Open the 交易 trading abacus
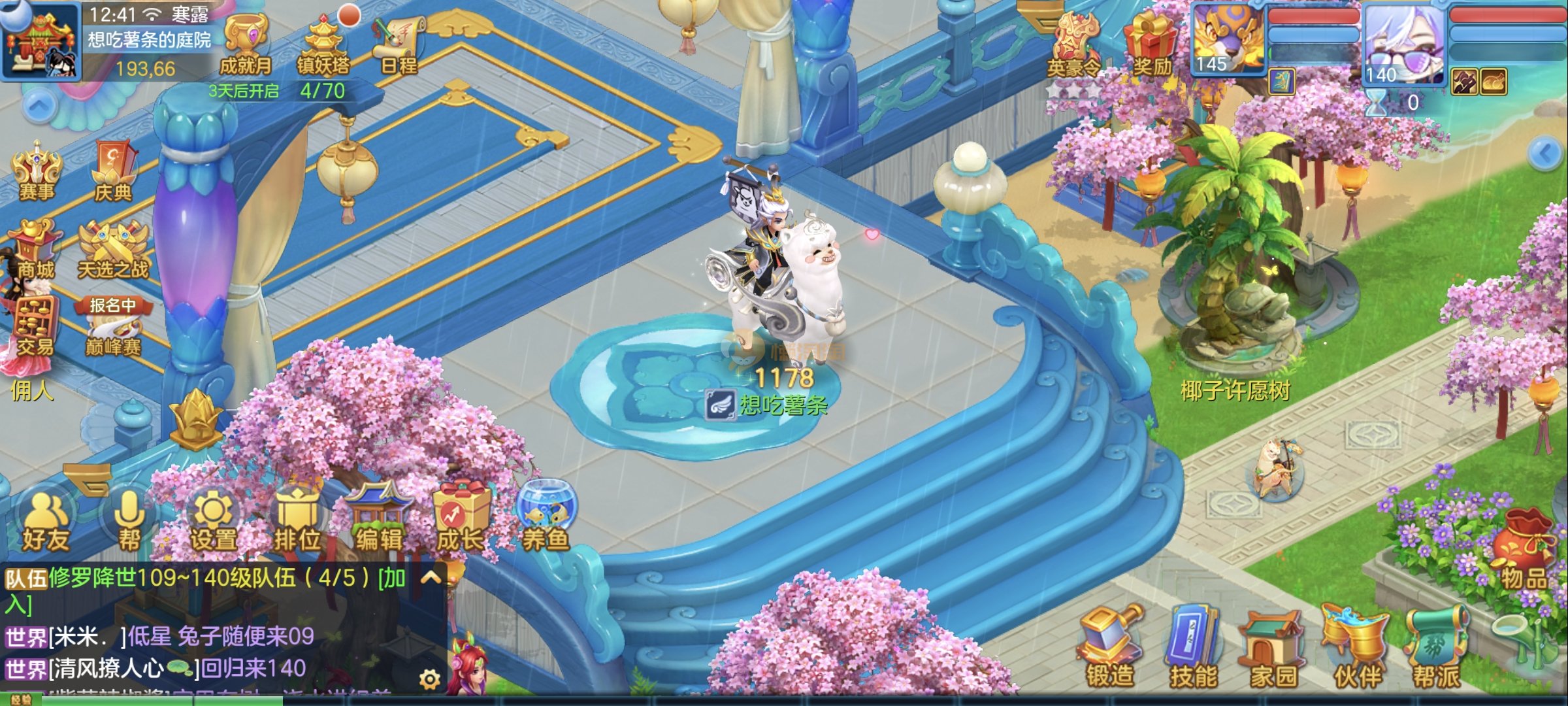Screen dimensions: 1568x706 (35, 328)
